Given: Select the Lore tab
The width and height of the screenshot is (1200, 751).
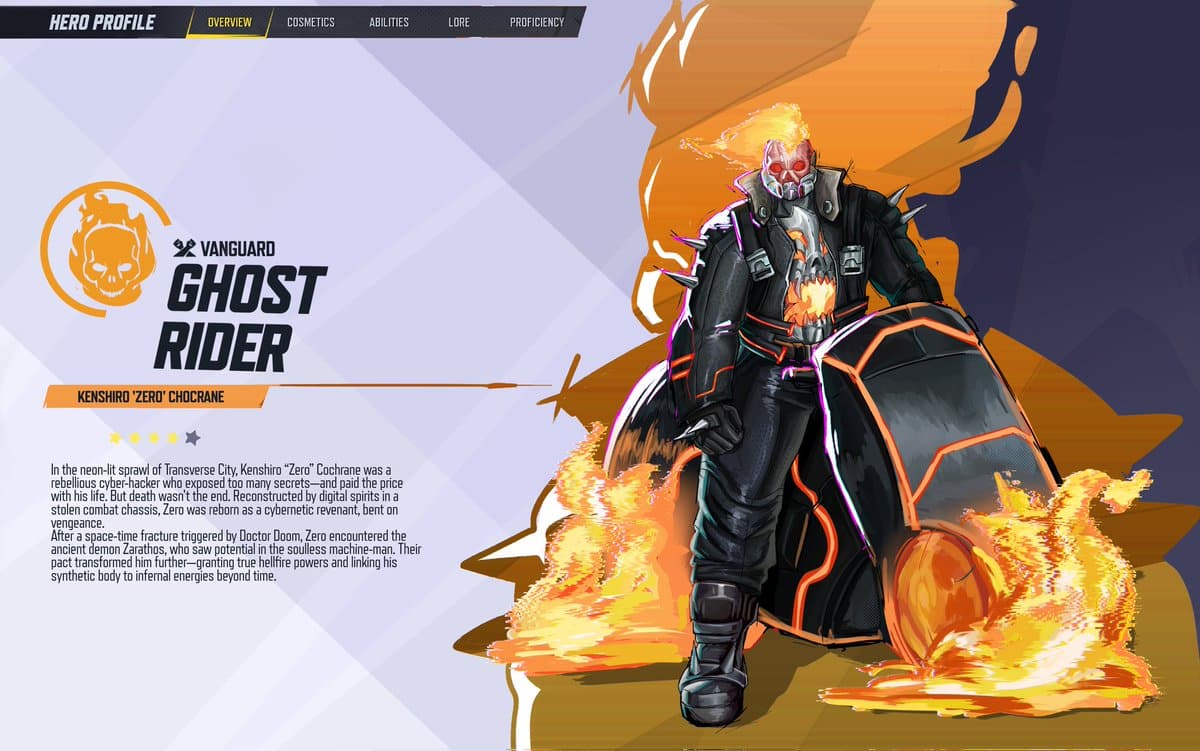Looking at the screenshot, I should pos(459,22).
